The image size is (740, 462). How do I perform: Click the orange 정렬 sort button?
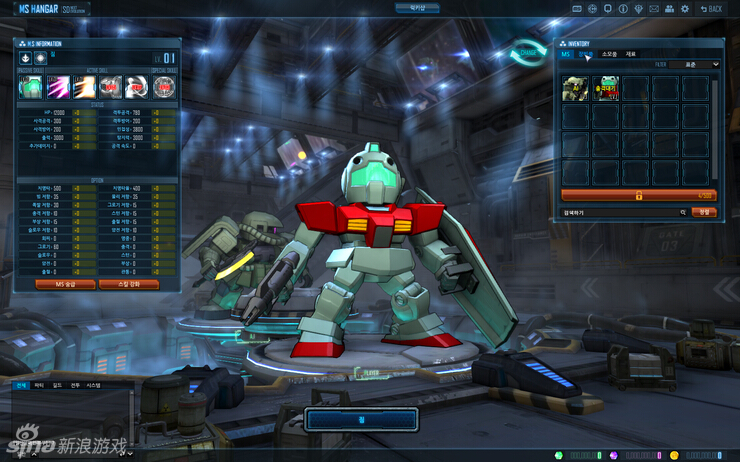tap(704, 212)
